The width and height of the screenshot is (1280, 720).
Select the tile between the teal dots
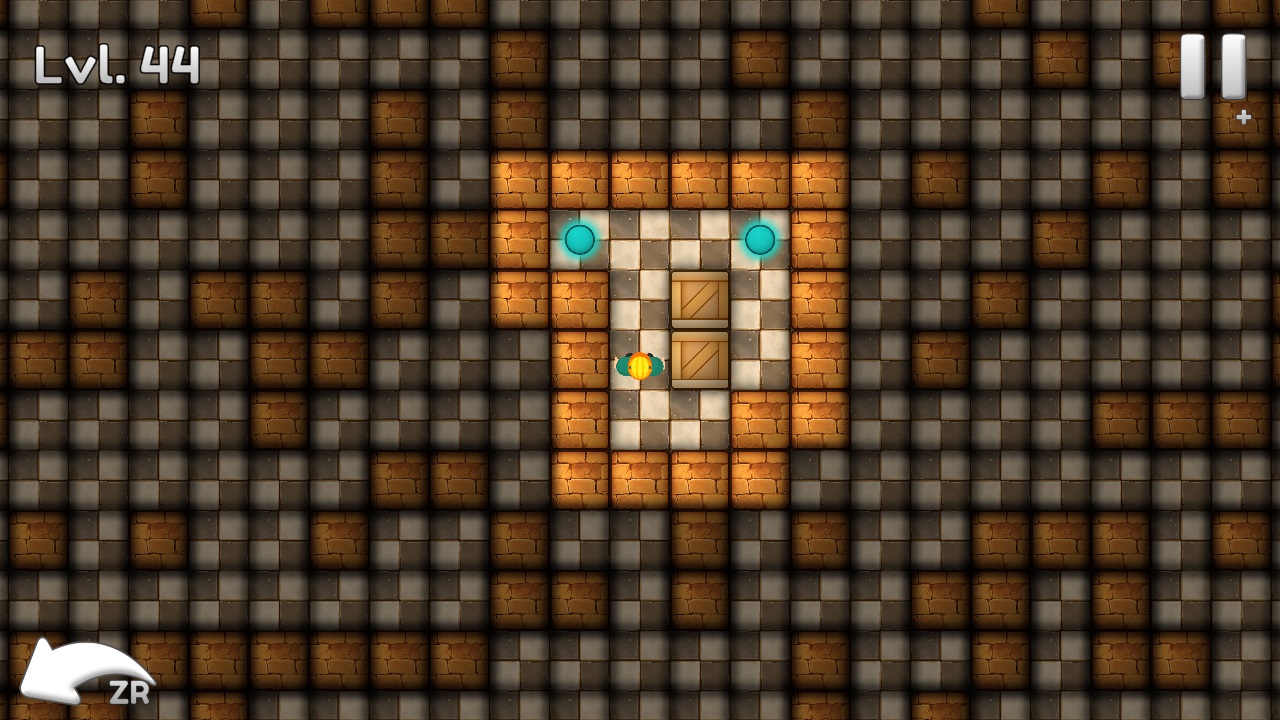point(670,238)
